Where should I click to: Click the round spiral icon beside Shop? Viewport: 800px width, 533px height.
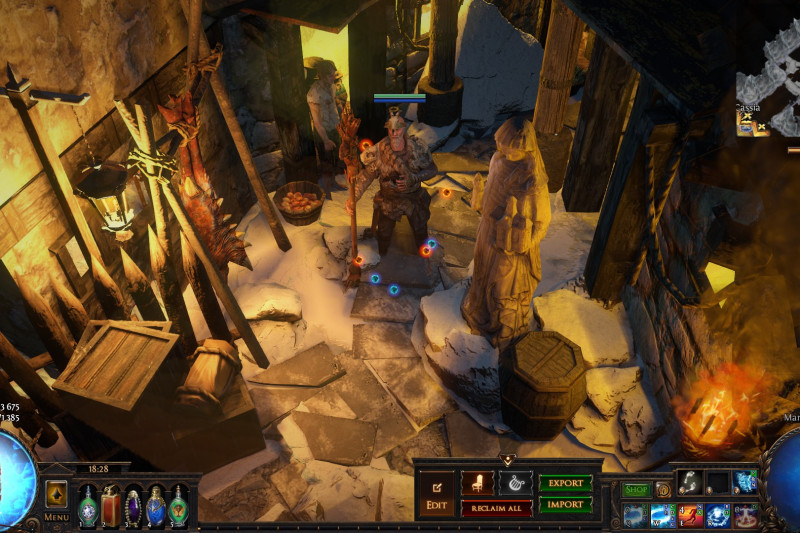point(662,490)
